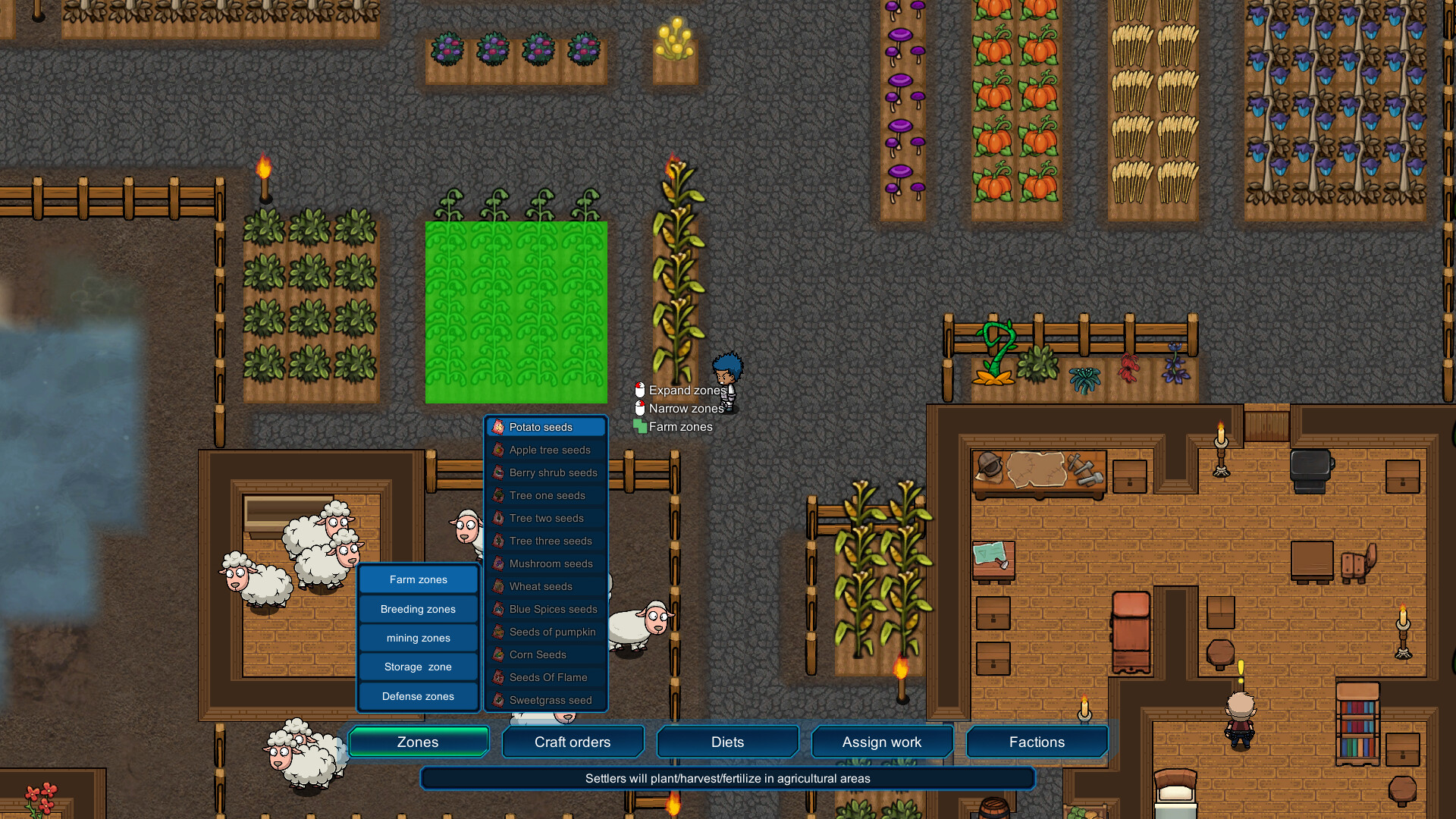1456x819 pixels.
Task: Click the highlighted green farm plot
Action: [516, 311]
